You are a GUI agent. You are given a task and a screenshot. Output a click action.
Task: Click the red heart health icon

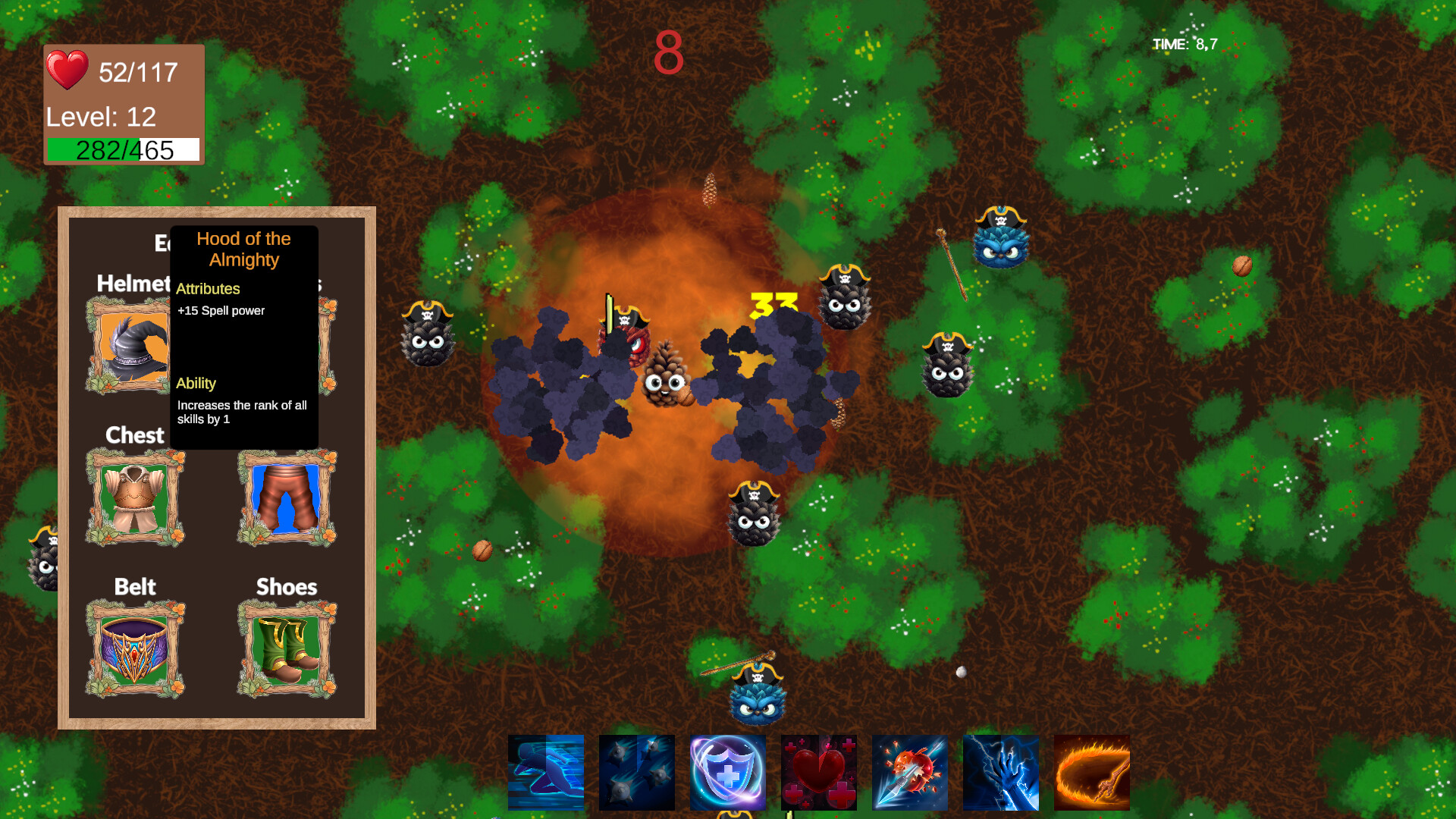click(x=68, y=72)
